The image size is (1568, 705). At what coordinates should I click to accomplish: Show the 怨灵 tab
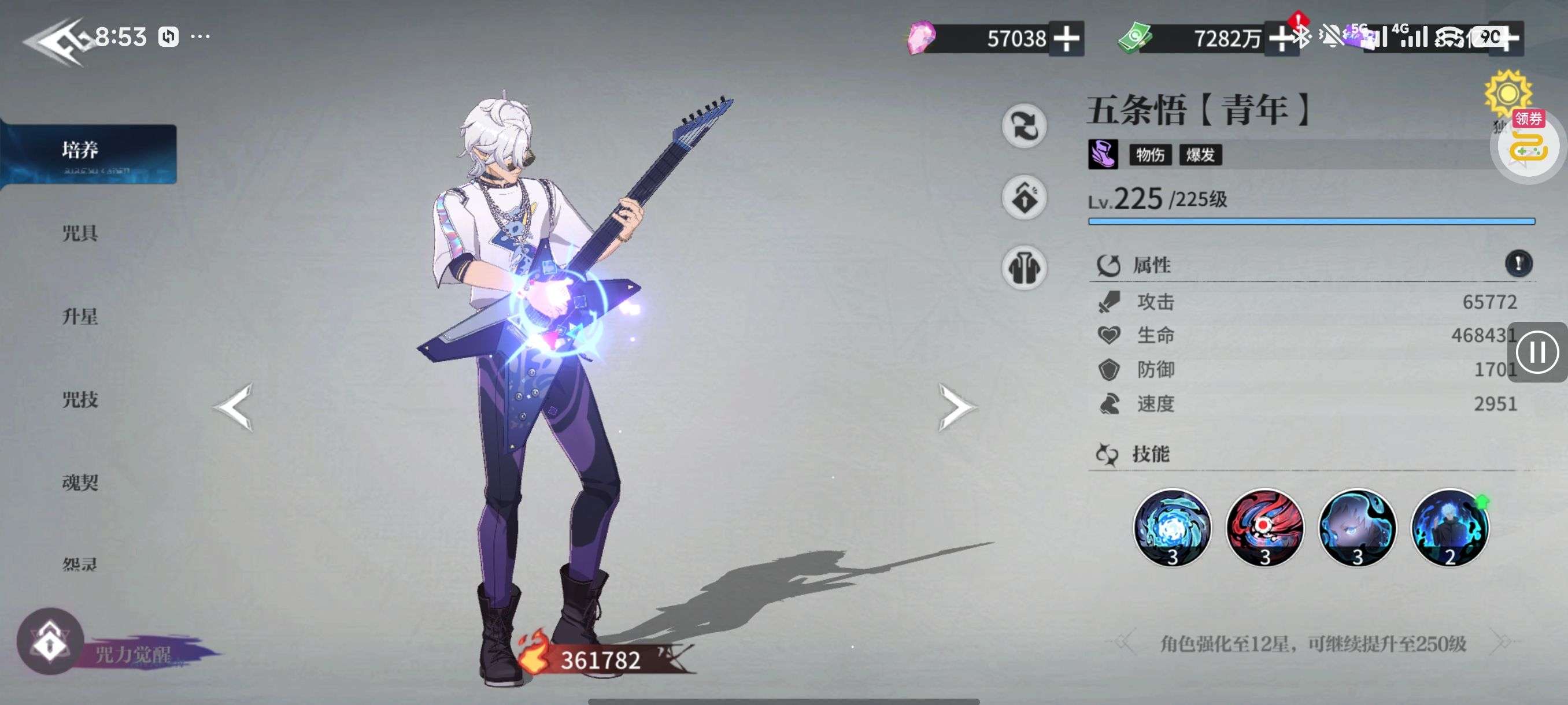pos(80,565)
